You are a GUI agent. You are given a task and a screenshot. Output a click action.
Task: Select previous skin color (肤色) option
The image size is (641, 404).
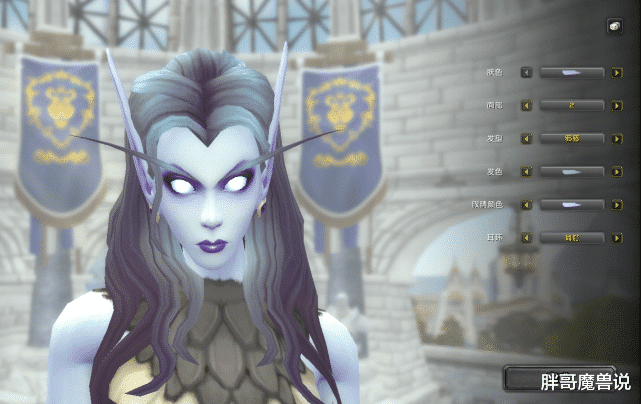click(x=526, y=72)
